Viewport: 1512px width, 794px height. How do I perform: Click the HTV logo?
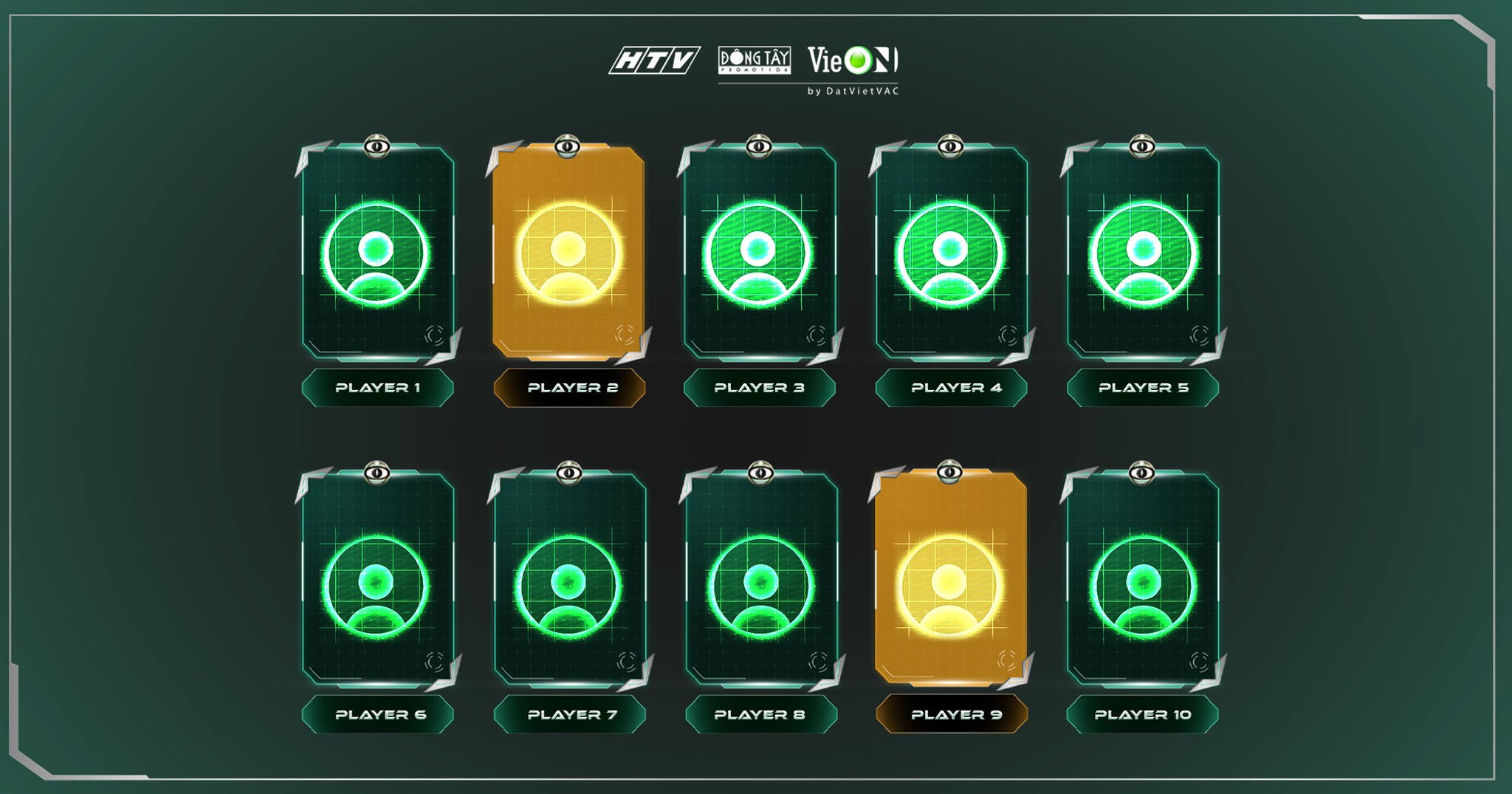tap(654, 61)
